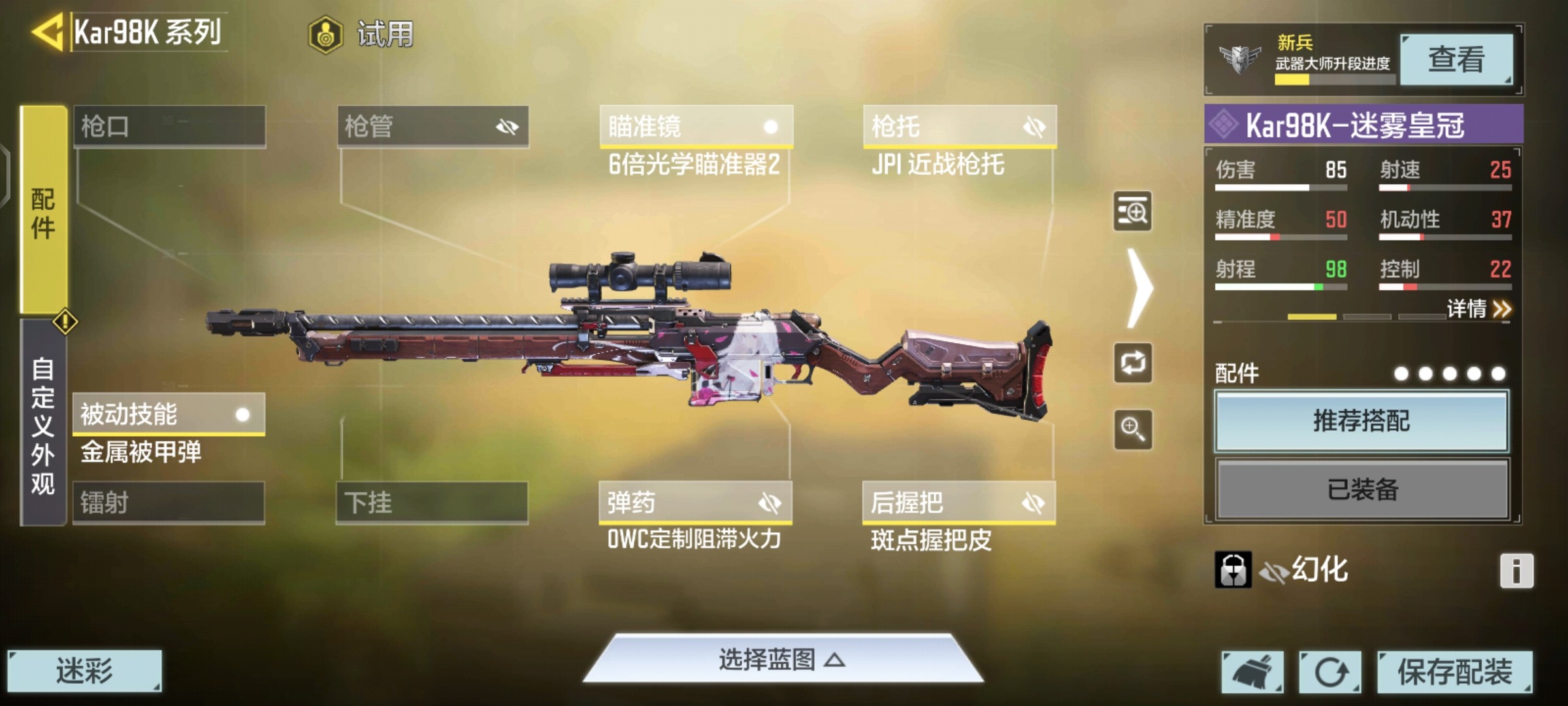1568x706 pixels.
Task: Click the 推荐搭配 recommended loadout button
Action: pos(1362,421)
